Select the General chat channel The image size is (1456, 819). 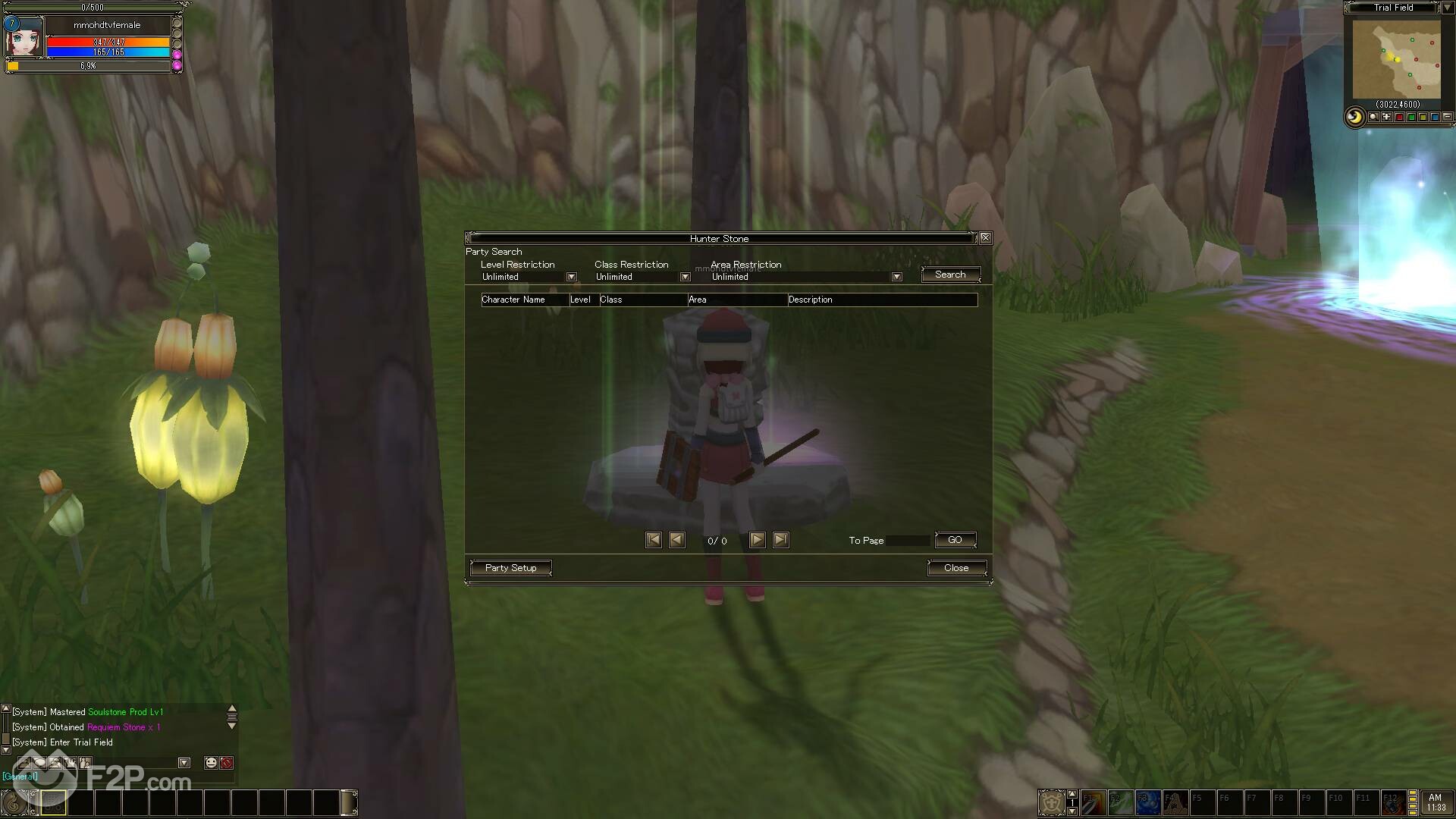click(x=20, y=777)
